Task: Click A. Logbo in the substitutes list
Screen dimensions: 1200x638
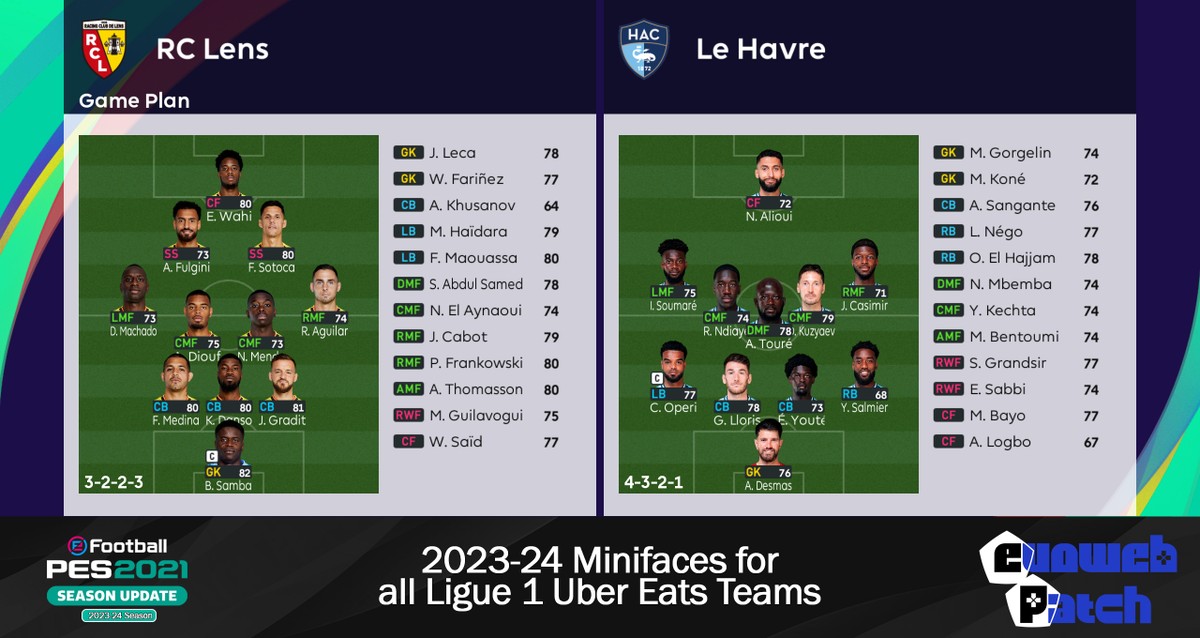Action: coord(1016,441)
